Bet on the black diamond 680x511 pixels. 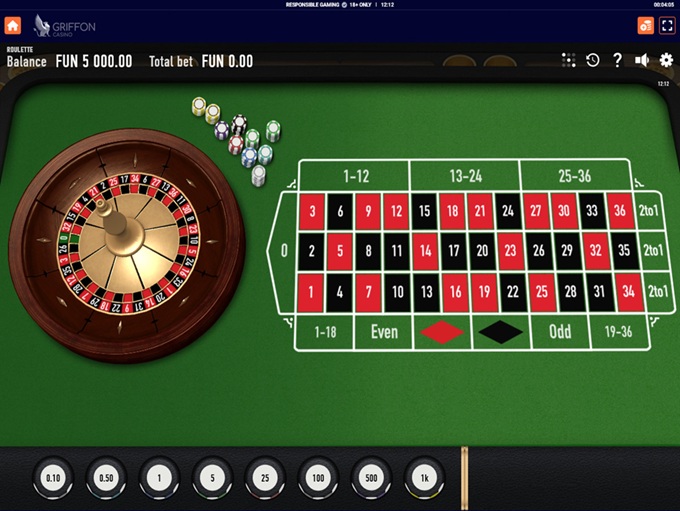coord(501,331)
